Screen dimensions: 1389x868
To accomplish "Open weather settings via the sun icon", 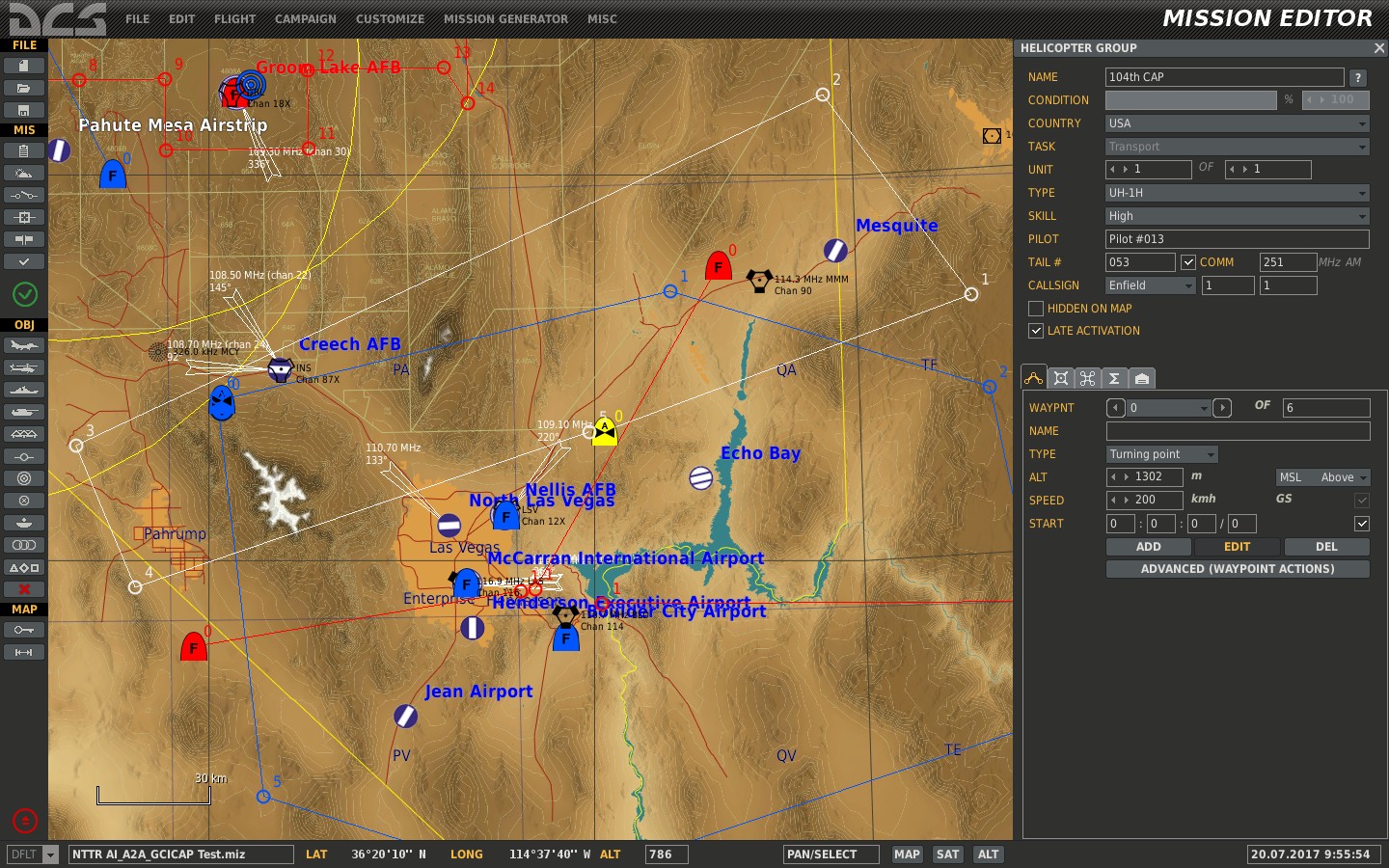I will 23,173.
